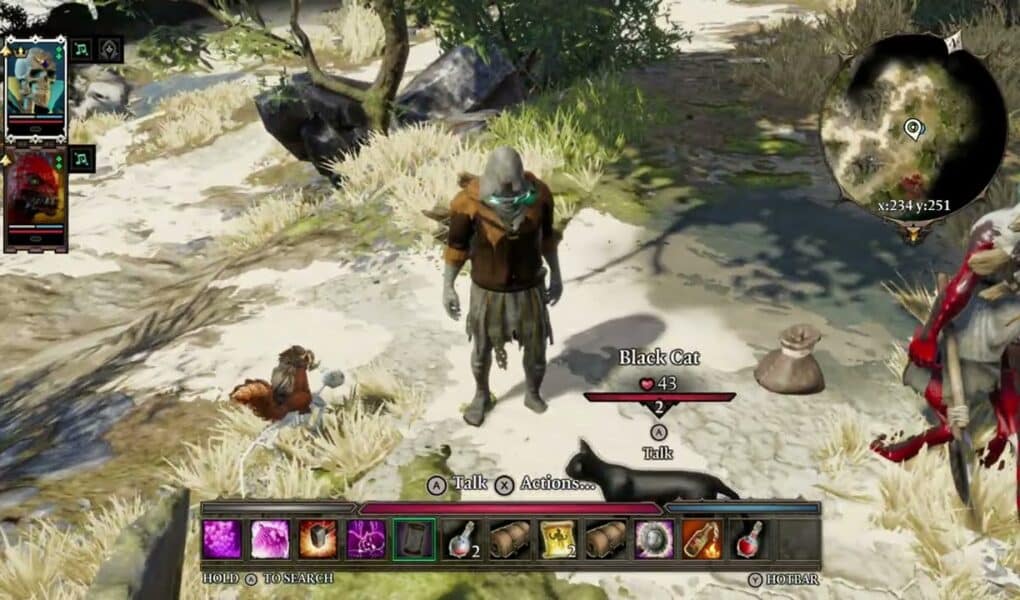Activate the purple round shield skill
1020x600 pixels.
click(654, 539)
